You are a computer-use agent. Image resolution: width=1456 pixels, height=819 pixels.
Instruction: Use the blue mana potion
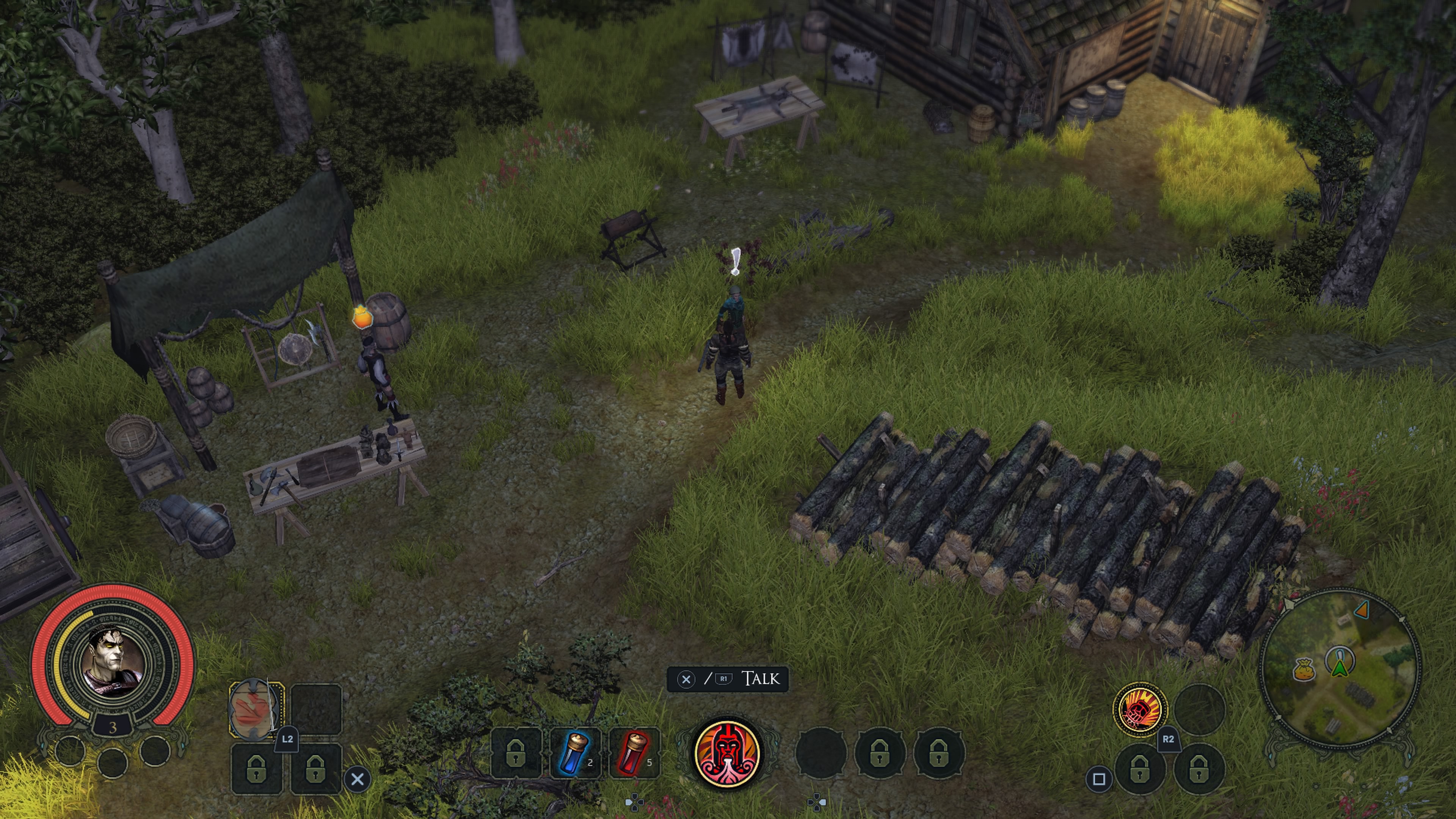(x=575, y=753)
